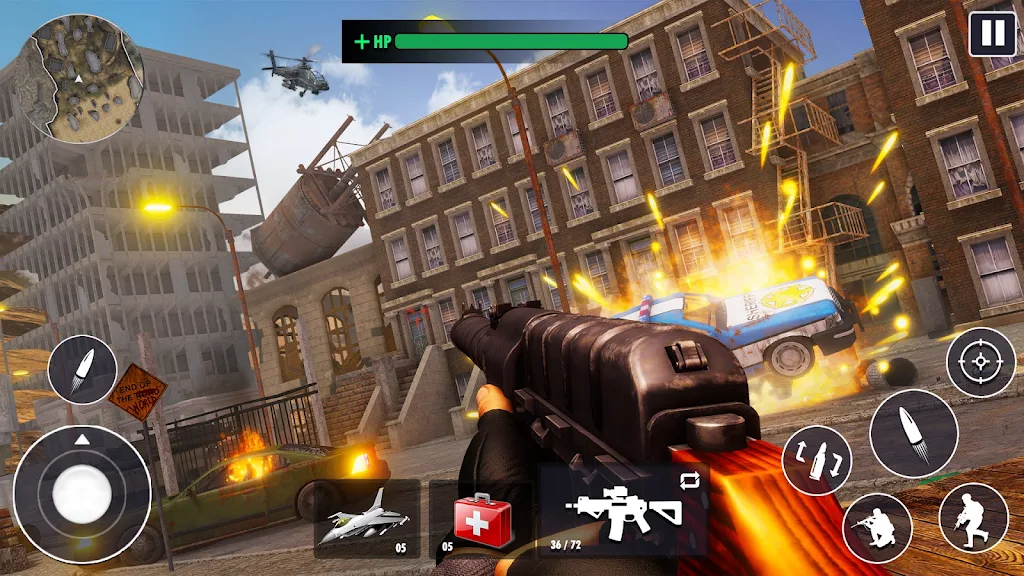Reload using the bullets-with-arrows button
This screenshot has height=576, width=1024.
click(816, 460)
